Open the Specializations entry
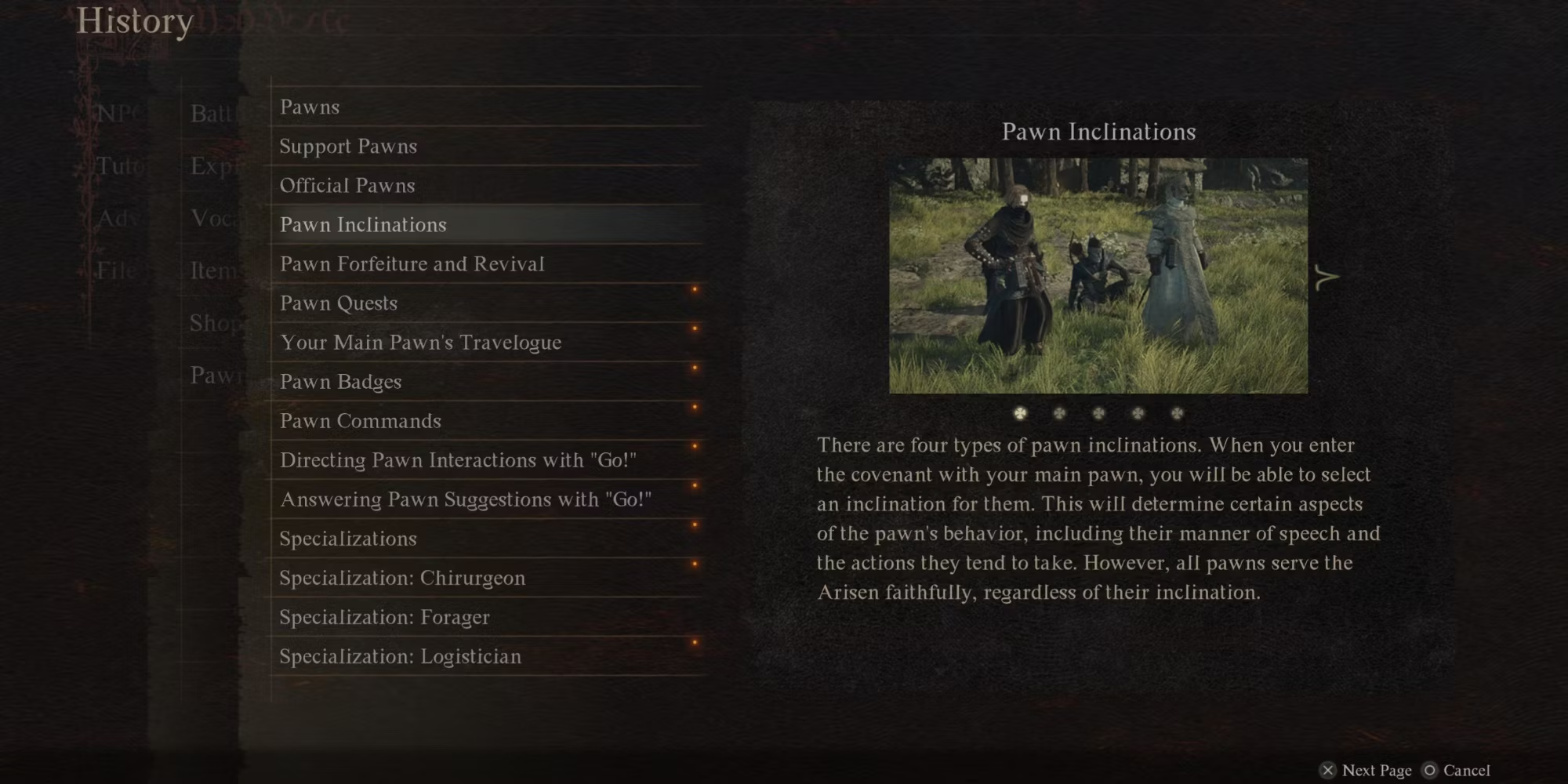This screenshot has height=784, width=1568. click(348, 539)
